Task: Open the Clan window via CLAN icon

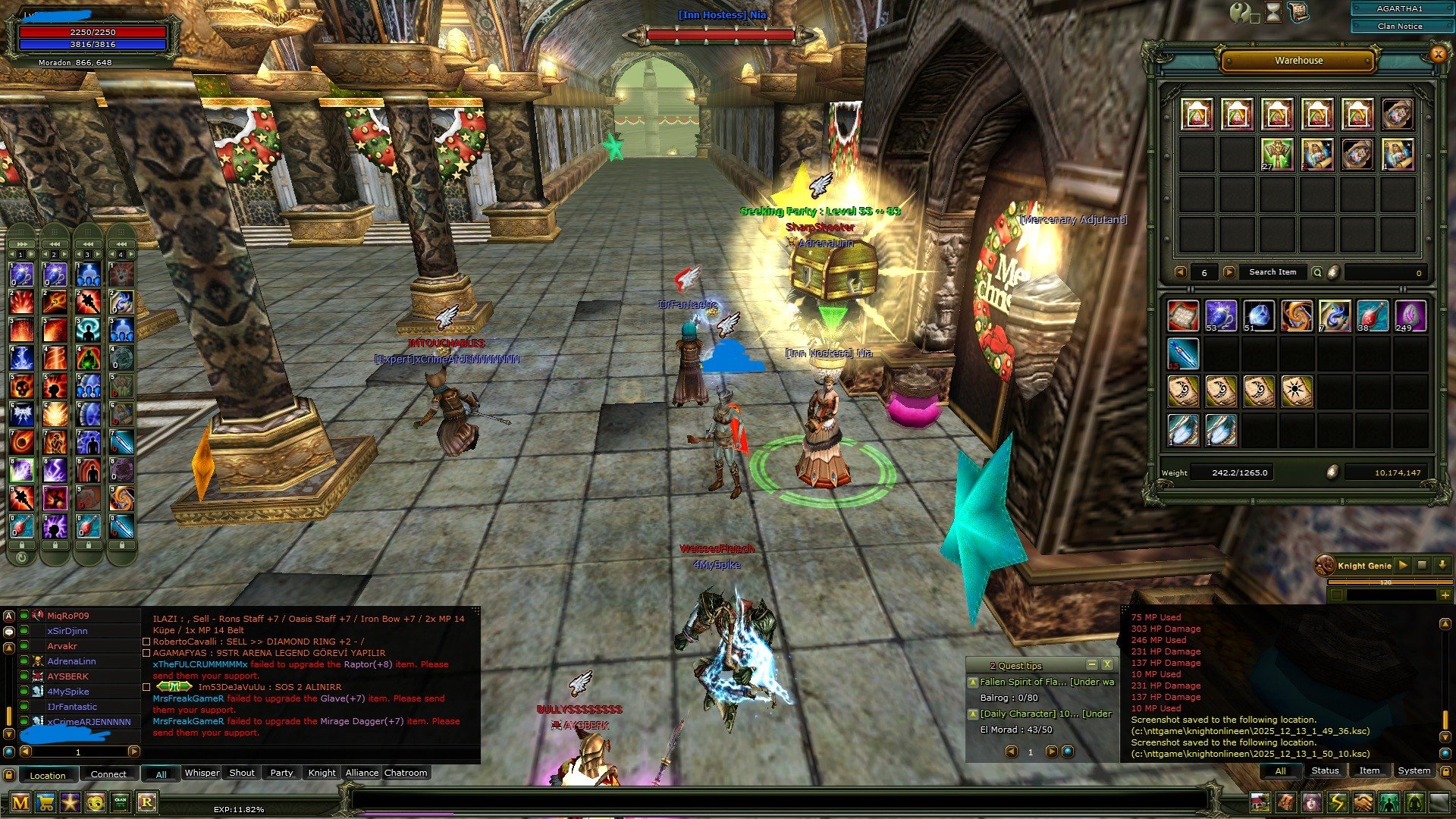Action: (x=121, y=802)
